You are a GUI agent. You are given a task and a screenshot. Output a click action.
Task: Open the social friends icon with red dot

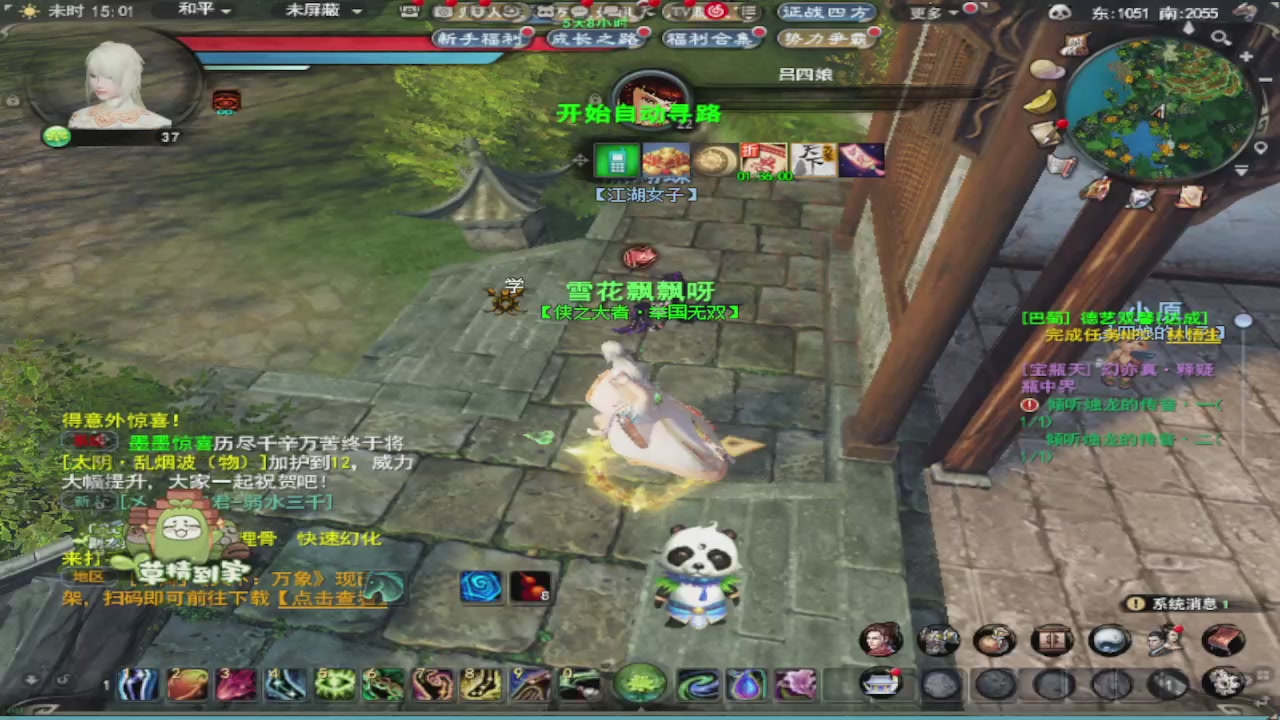(1167, 640)
